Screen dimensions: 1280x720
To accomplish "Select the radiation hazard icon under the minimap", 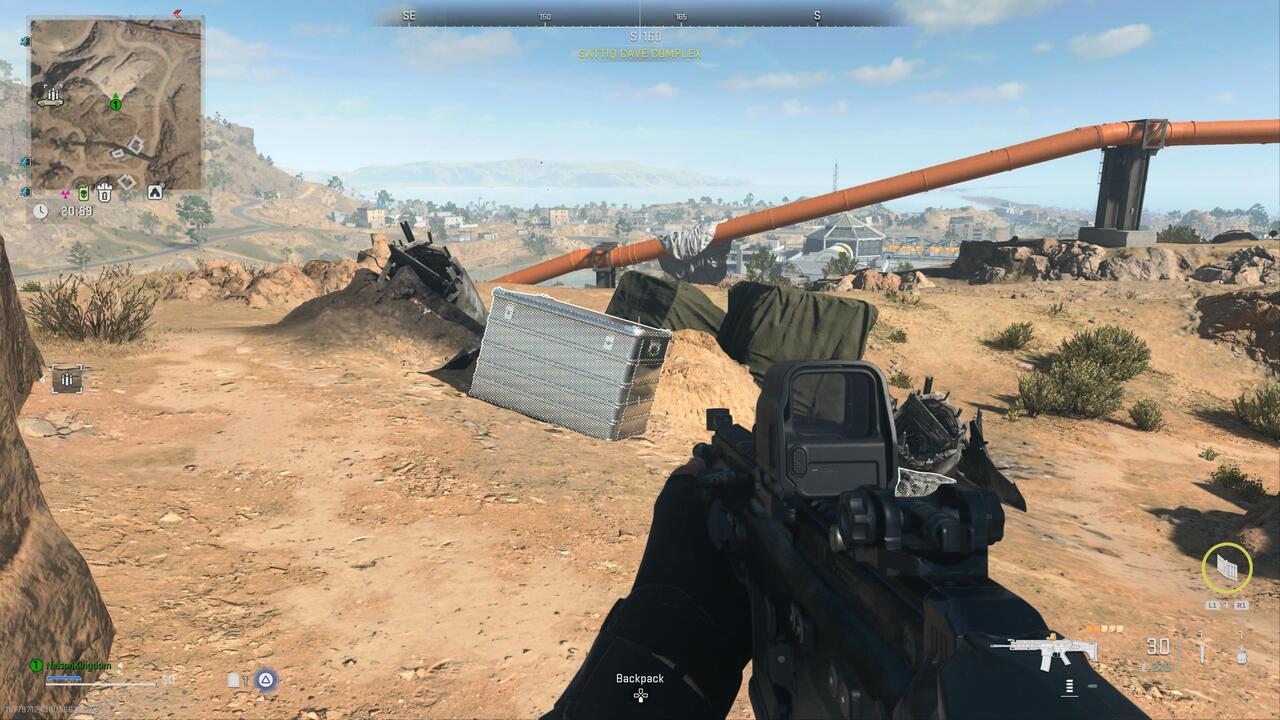I will (65, 192).
